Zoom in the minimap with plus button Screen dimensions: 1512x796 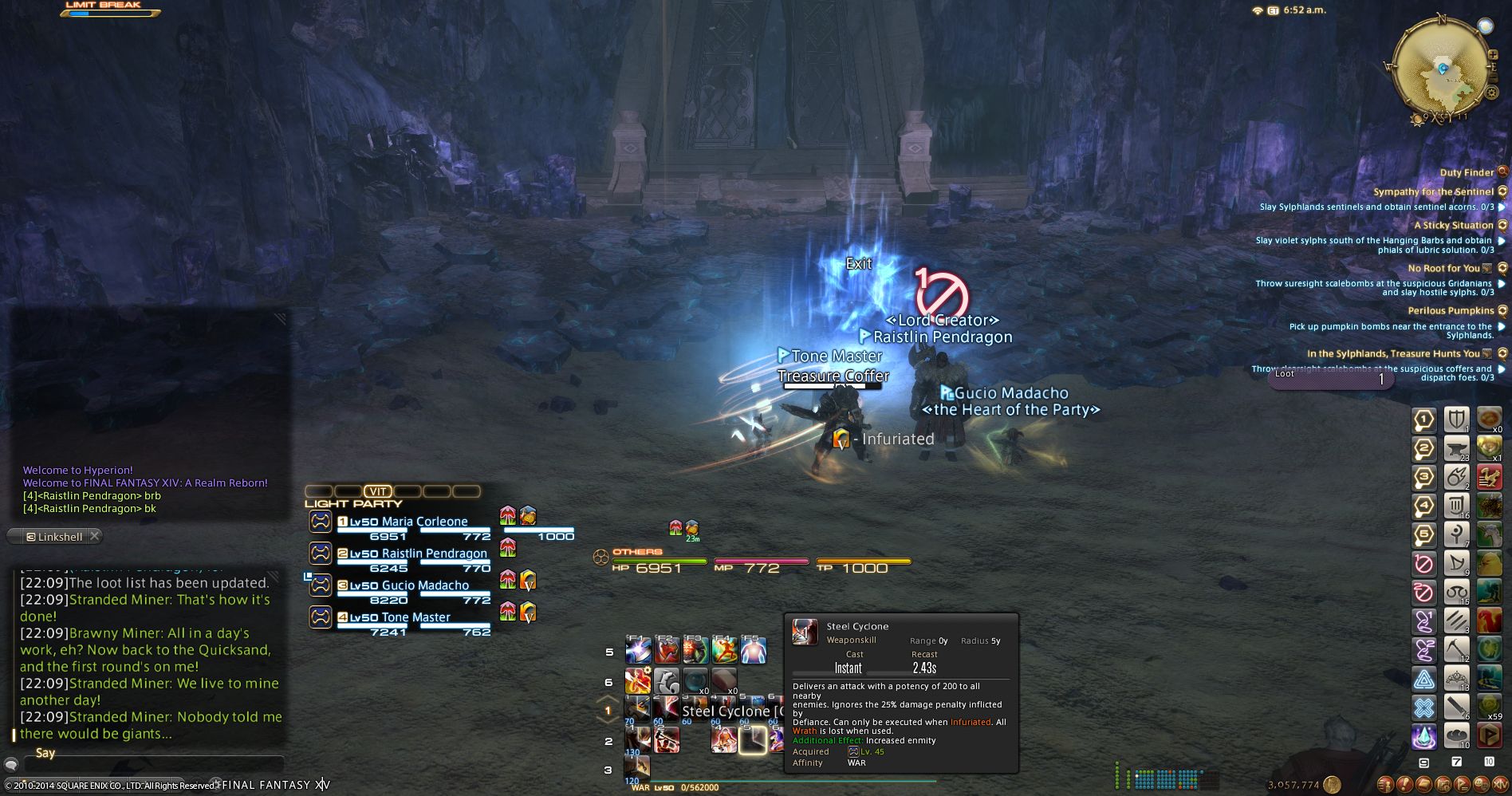(x=1493, y=54)
